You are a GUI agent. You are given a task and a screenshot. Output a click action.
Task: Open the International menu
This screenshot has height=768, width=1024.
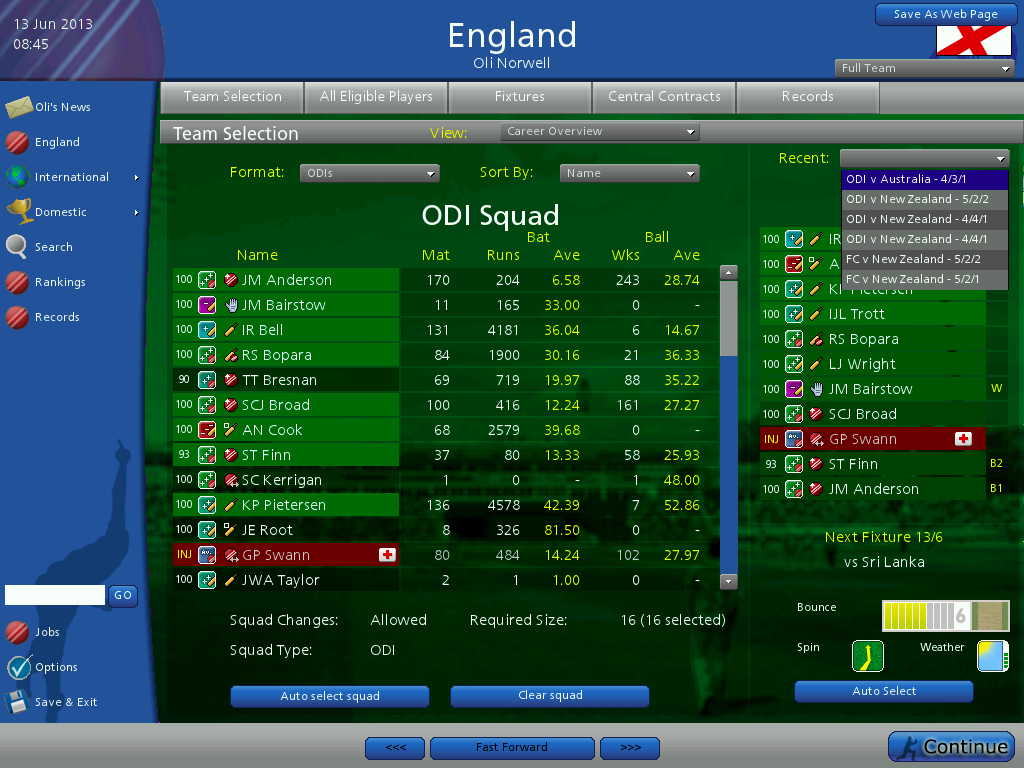click(x=72, y=177)
